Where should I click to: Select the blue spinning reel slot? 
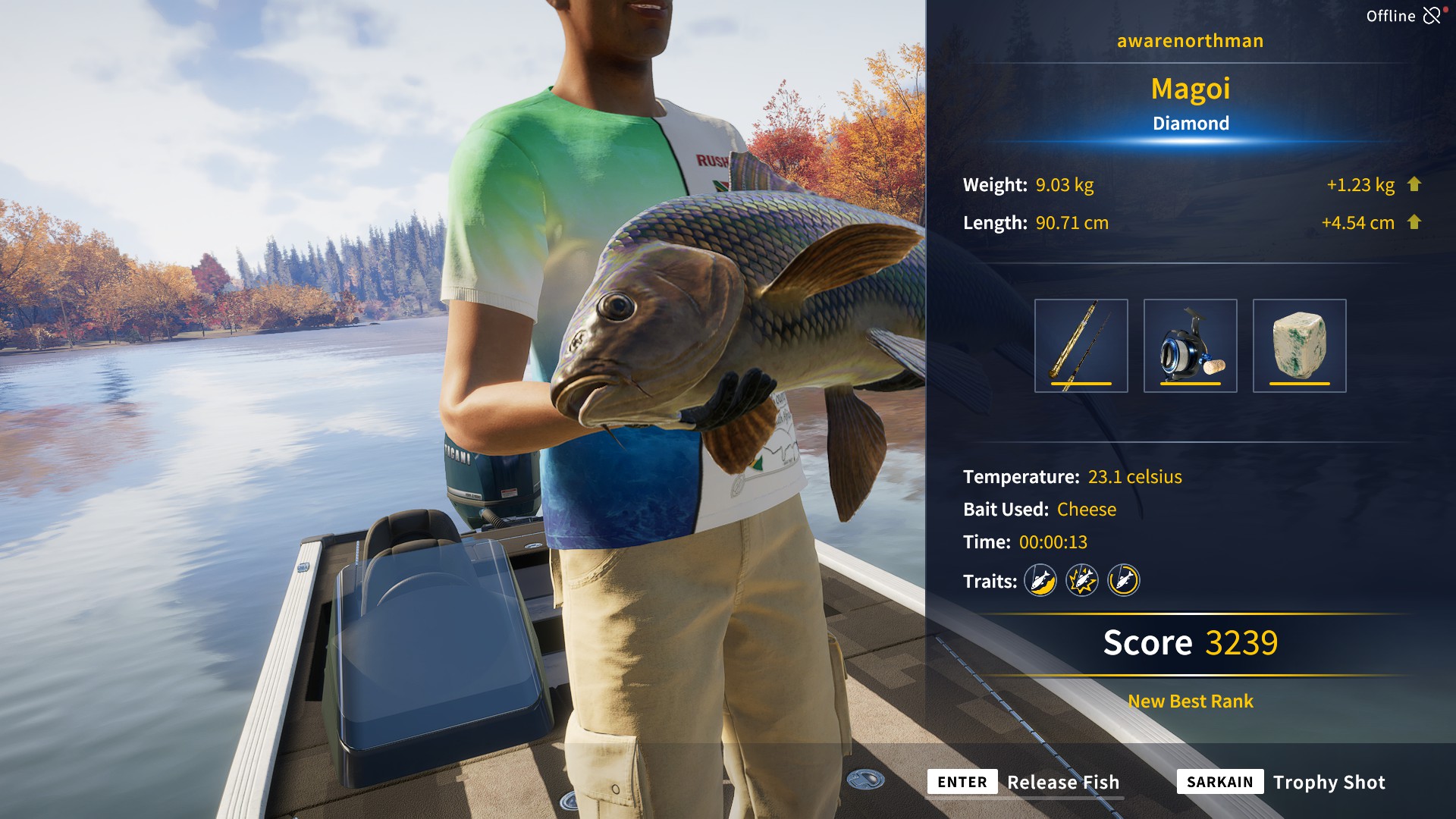pyautogui.click(x=1190, y=346)
